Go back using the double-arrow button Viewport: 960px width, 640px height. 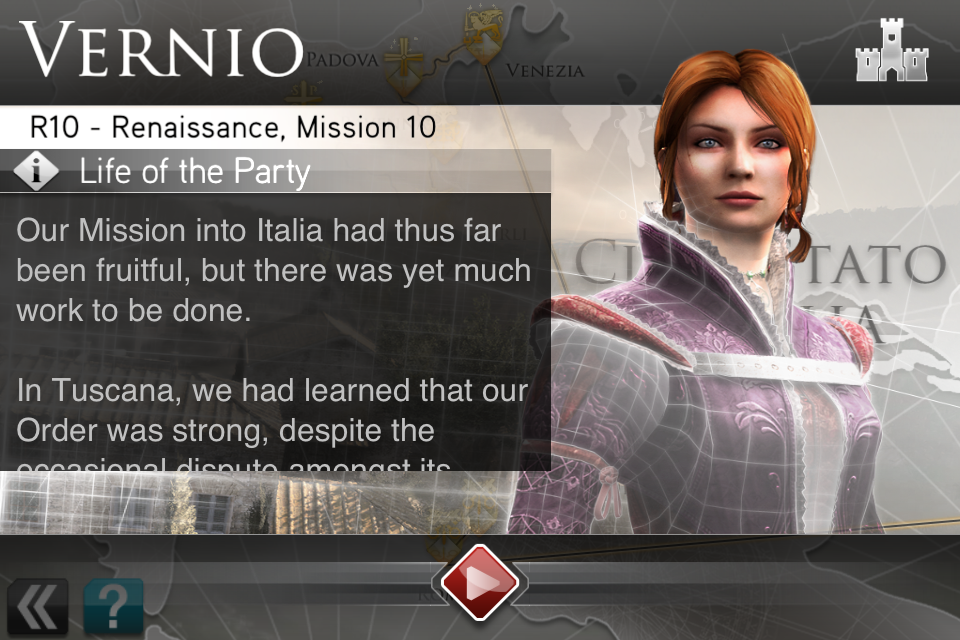[37, 607]
